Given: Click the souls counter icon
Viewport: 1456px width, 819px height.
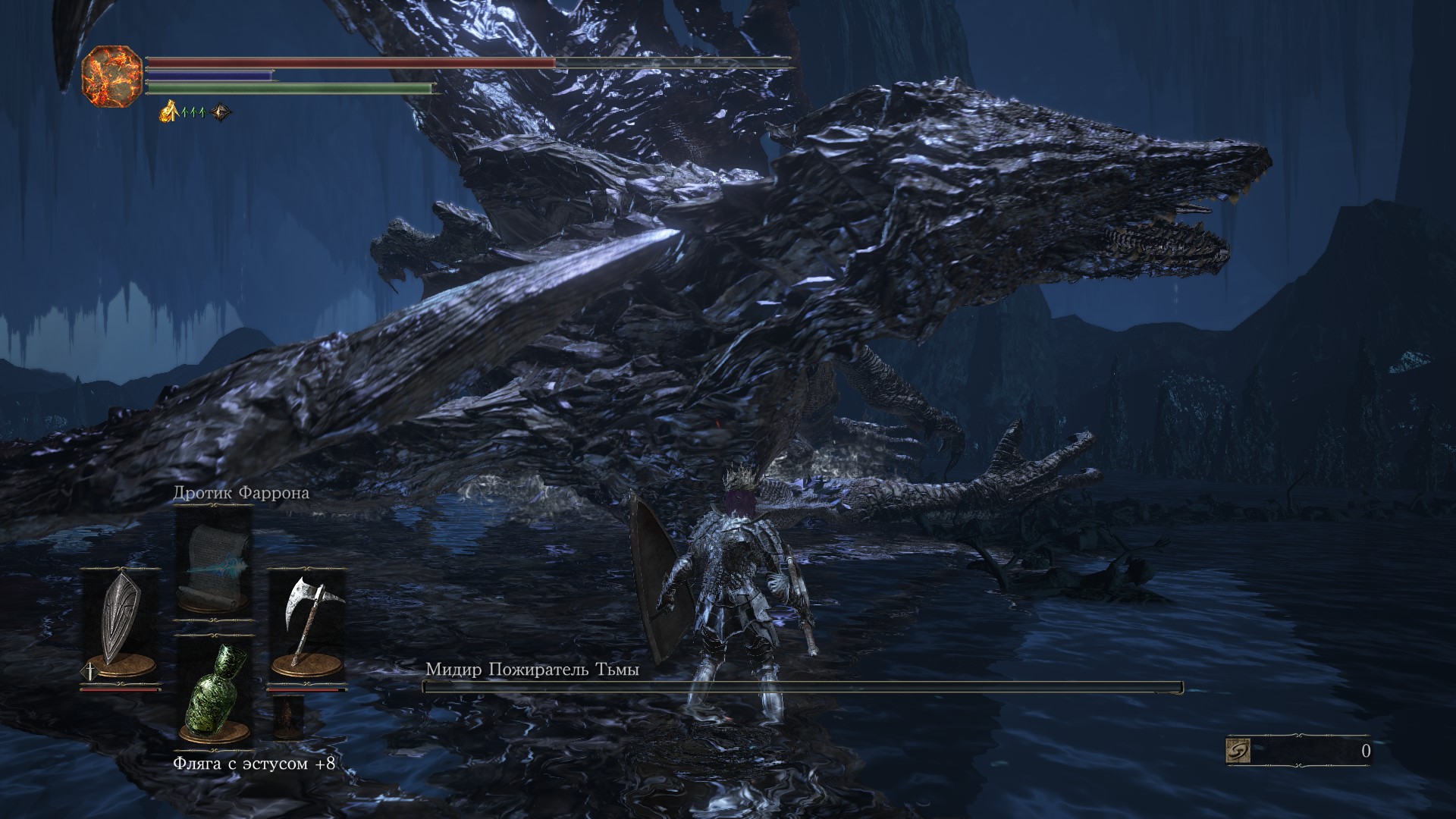Looking at the screenshot, I should coord(1238,751).
